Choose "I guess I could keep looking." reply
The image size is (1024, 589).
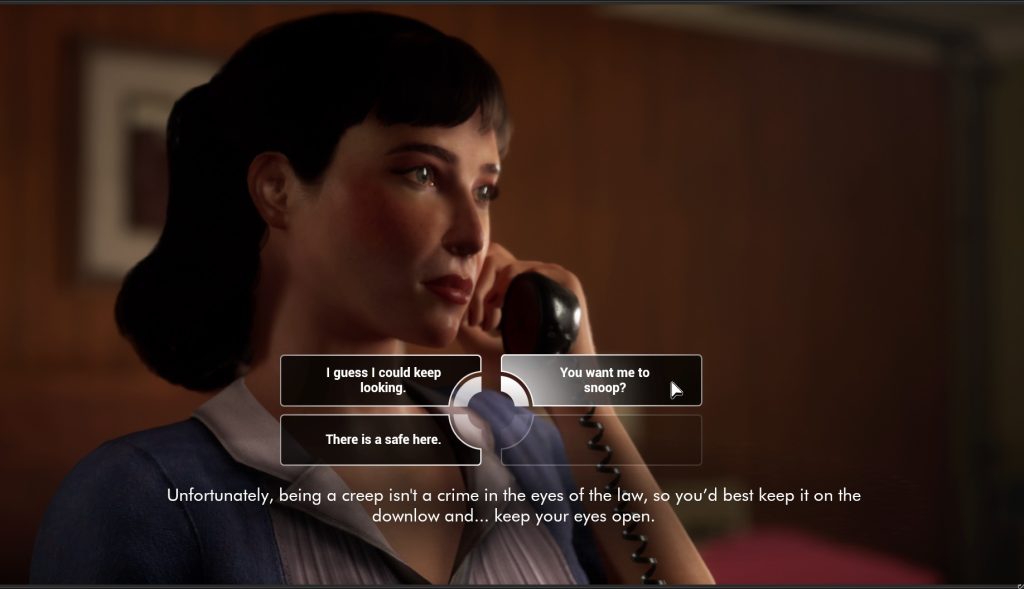coord(382,380)
